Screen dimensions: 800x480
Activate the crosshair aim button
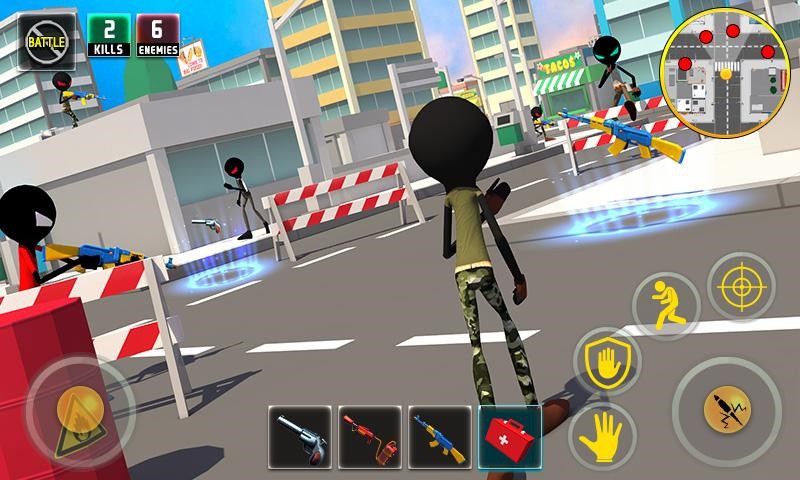click(741, 287)
